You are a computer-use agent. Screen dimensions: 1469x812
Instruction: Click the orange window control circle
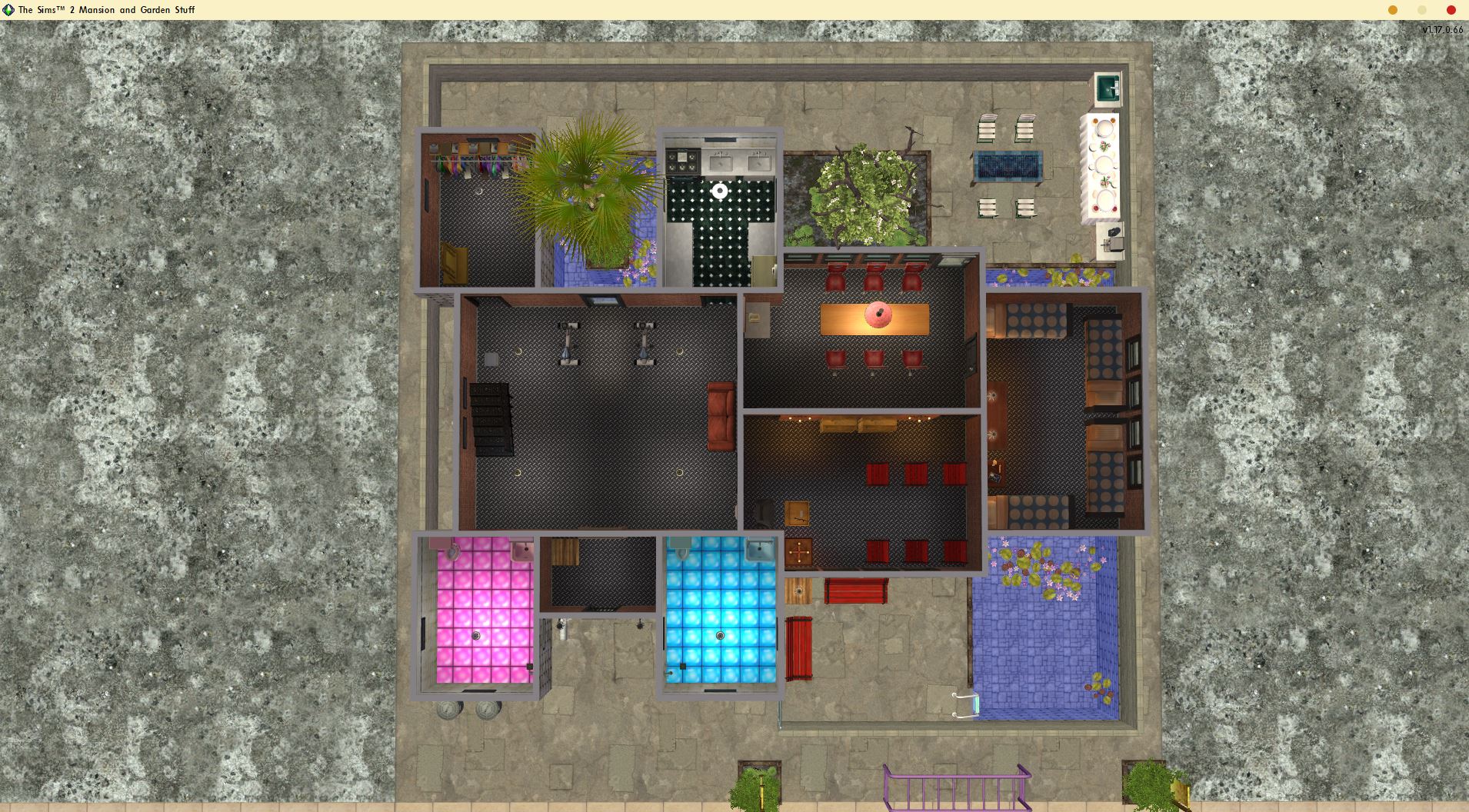coord(1392,10)
